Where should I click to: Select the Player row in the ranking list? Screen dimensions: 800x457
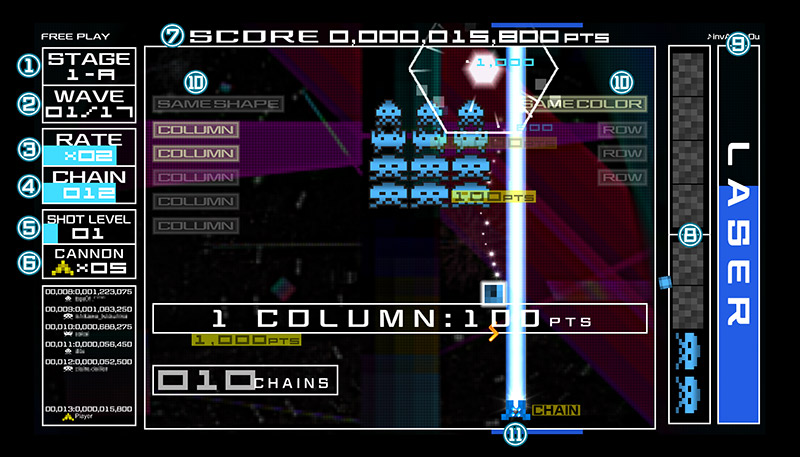89,412
